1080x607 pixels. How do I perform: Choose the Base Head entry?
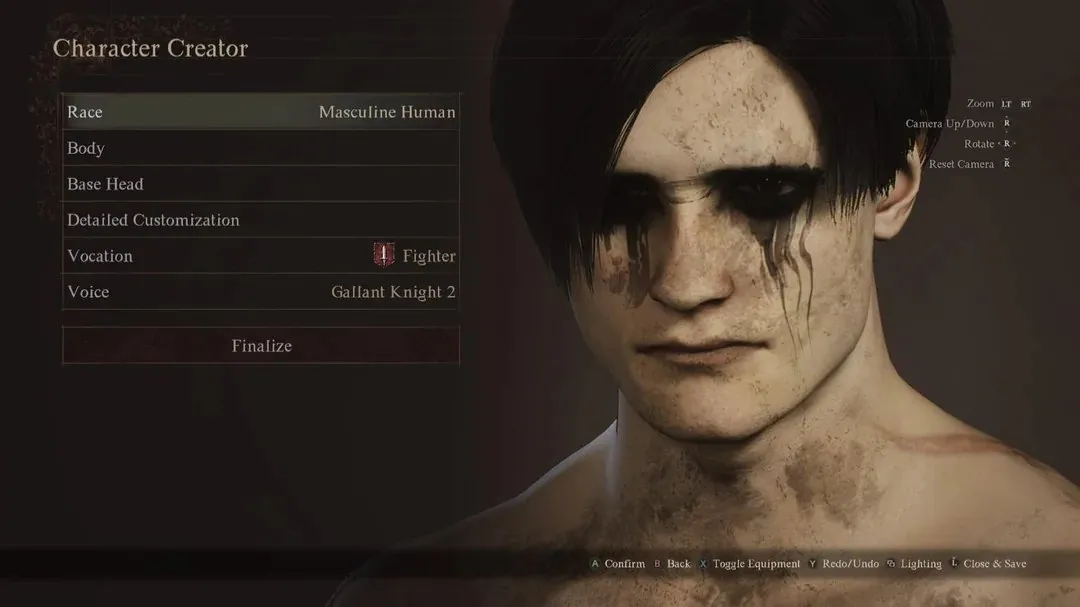coord(260,184)
